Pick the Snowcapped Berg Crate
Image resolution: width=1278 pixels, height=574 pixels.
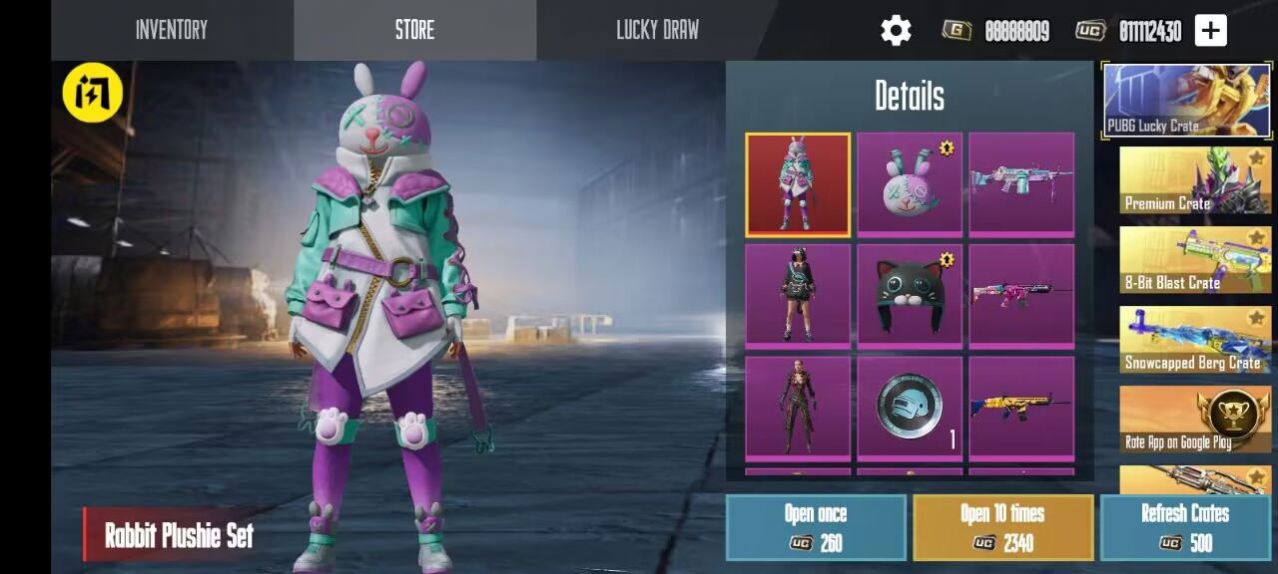[x=1195, y=340]
